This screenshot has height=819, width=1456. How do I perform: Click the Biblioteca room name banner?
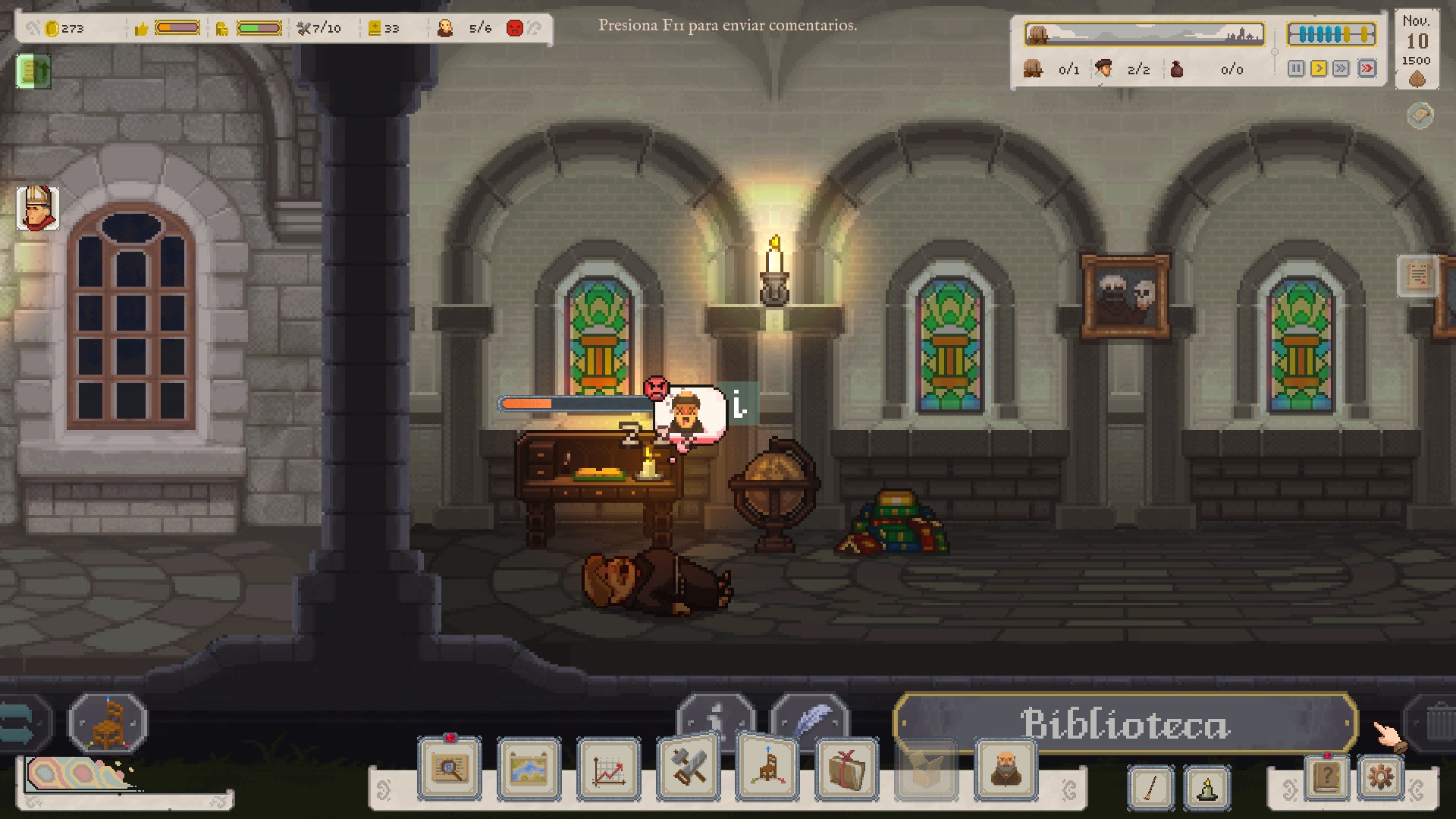pyautogui.click(x=1125, y=723)
